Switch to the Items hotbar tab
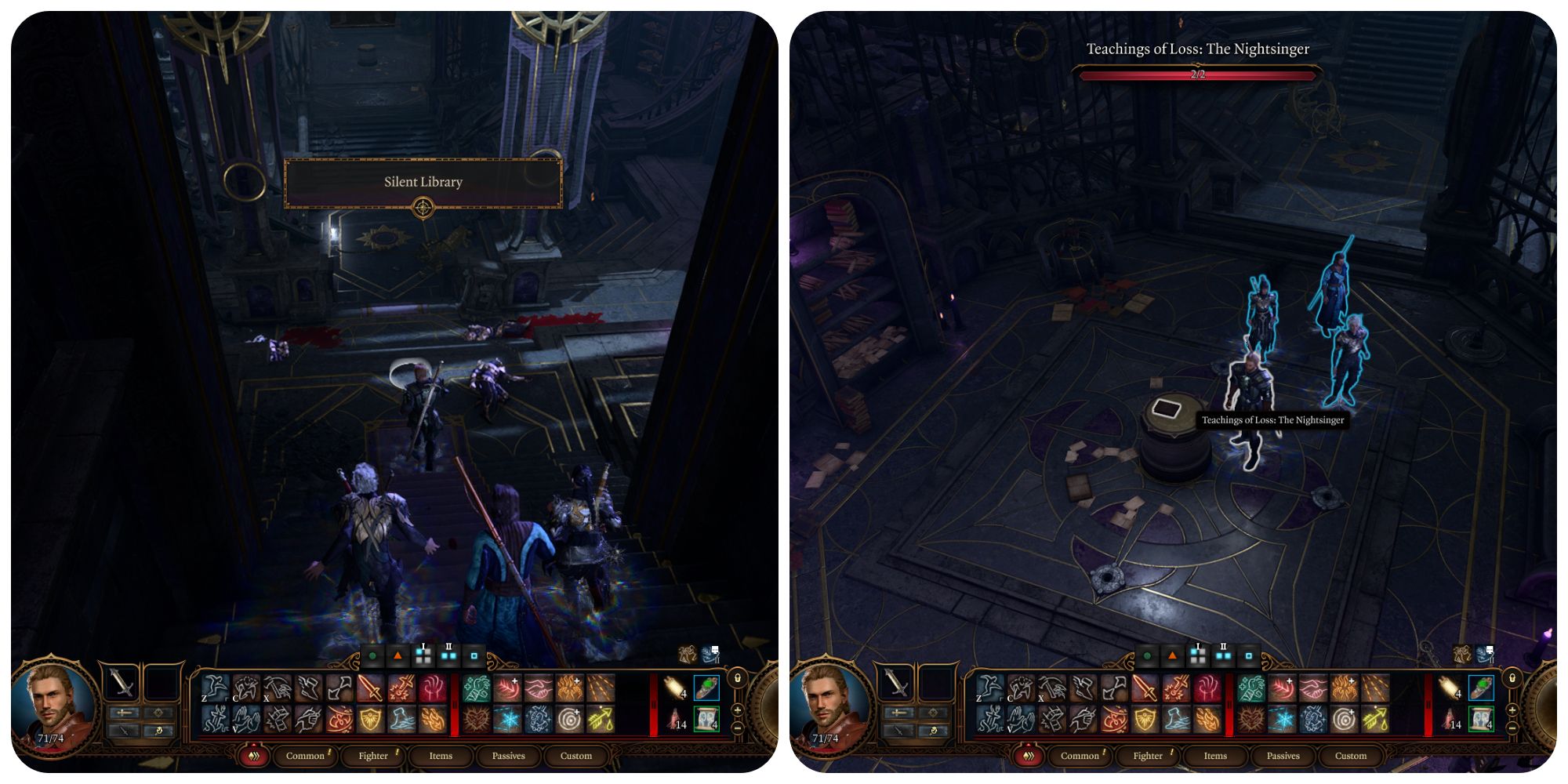 441,756
